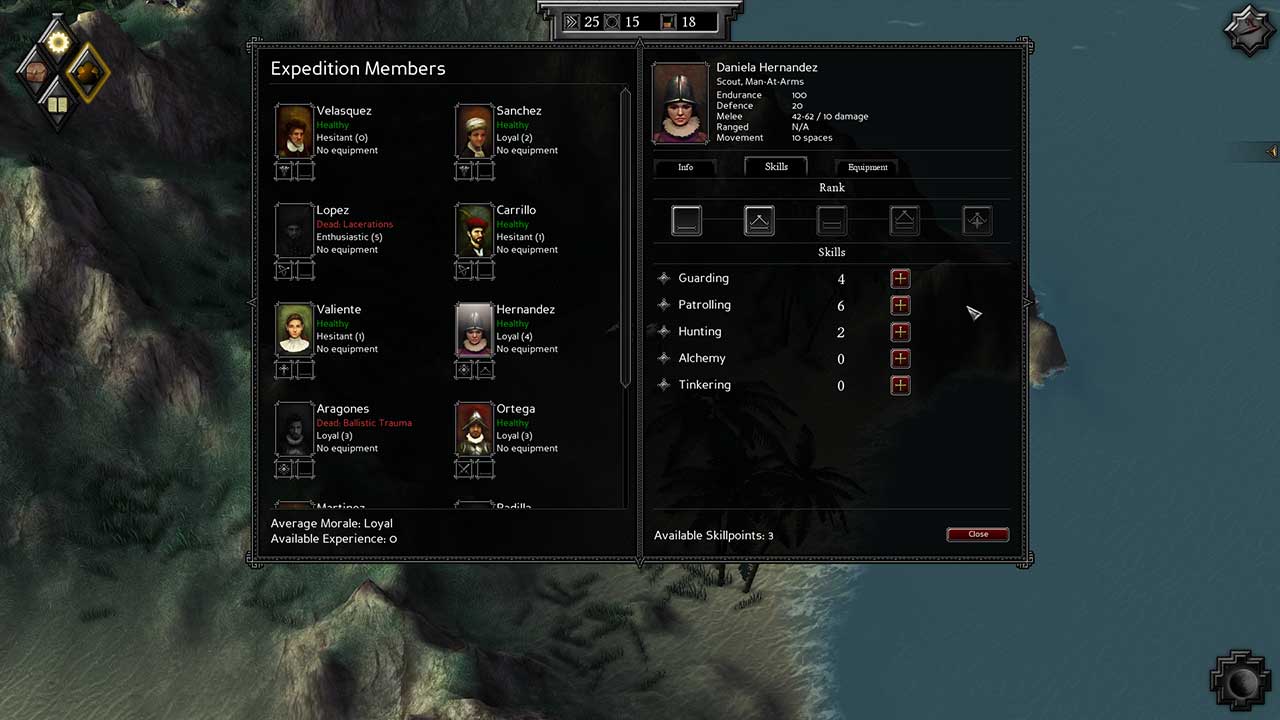Image resolution: width=1280 pixels, height=720 pixels.
Task: Open the book icon in top-left cluster
Action: point(57,104)
